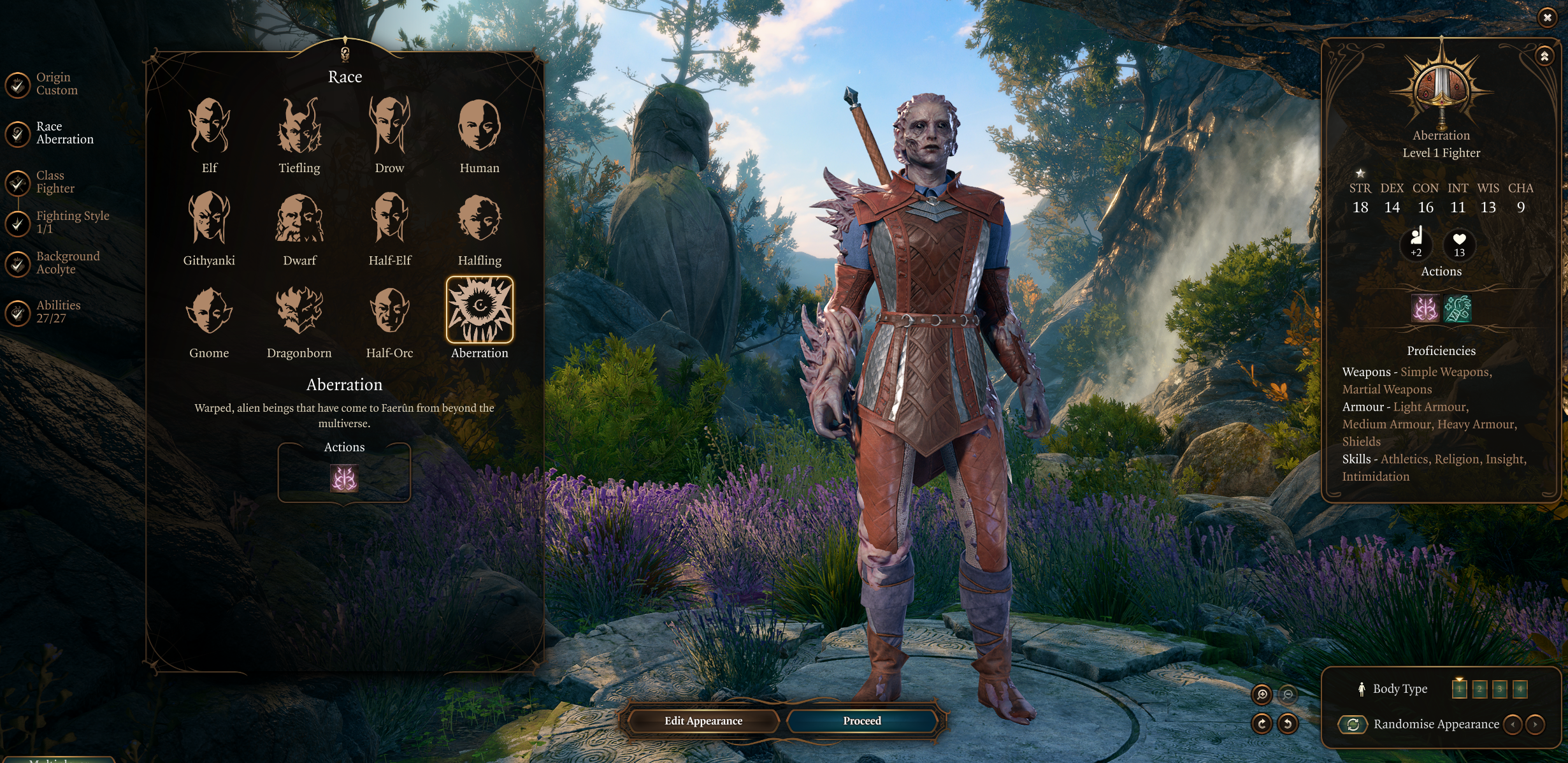Select the Elf race portrait
The height and width of the screenshot is (763, 1568).
(209, 126)
